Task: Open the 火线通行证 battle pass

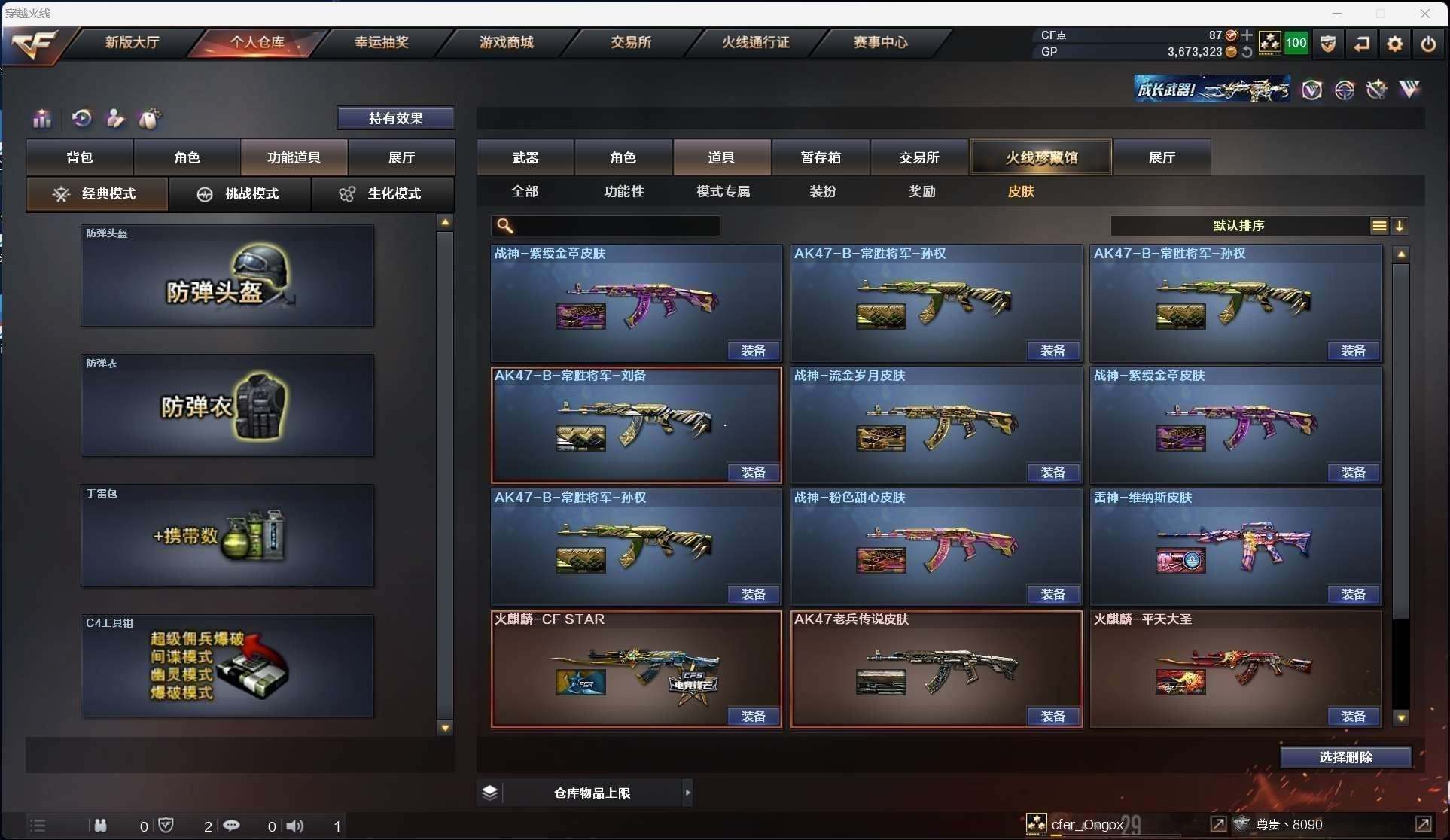Action: coord(755,42)
